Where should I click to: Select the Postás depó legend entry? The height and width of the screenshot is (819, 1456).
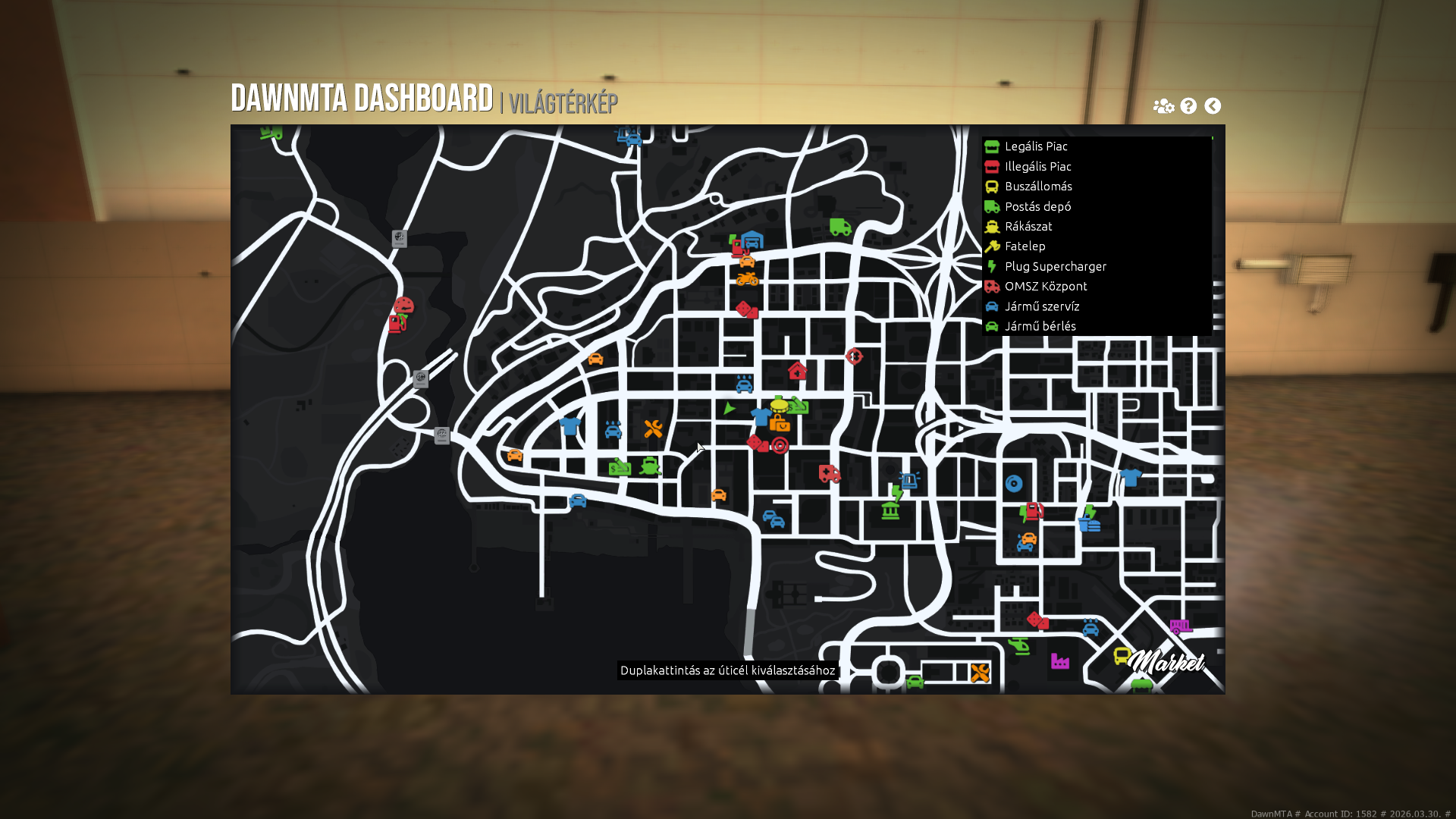(x=1037, y=206)
